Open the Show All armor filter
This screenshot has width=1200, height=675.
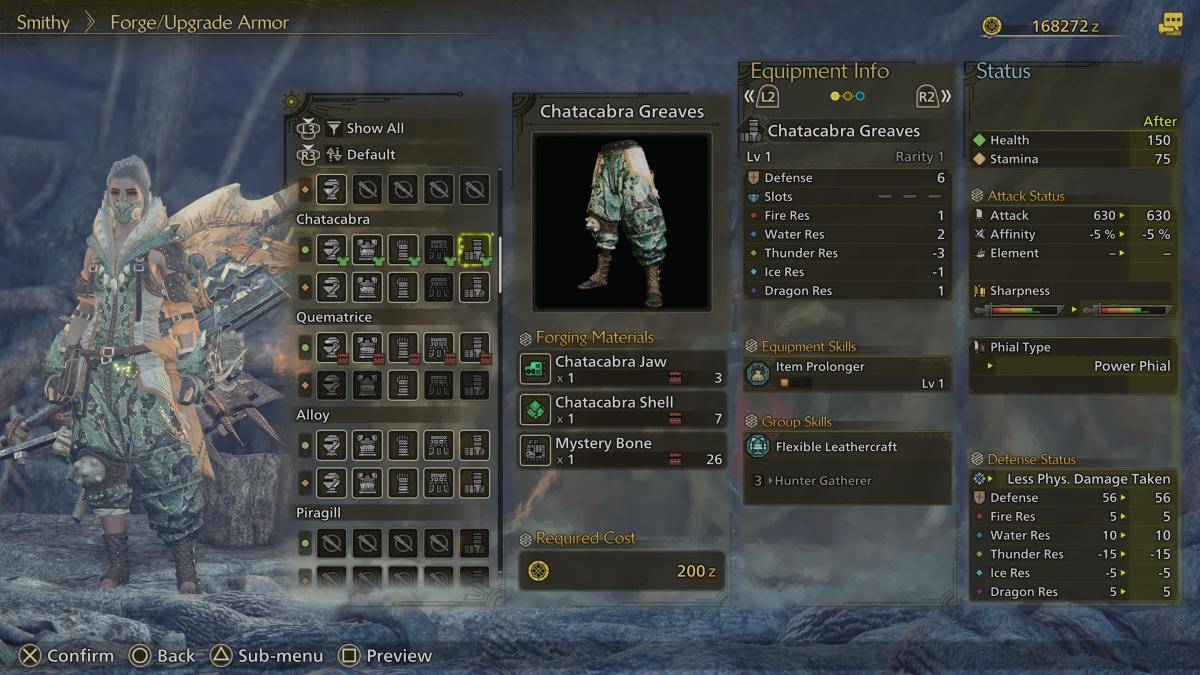click(x=374, y=128)
